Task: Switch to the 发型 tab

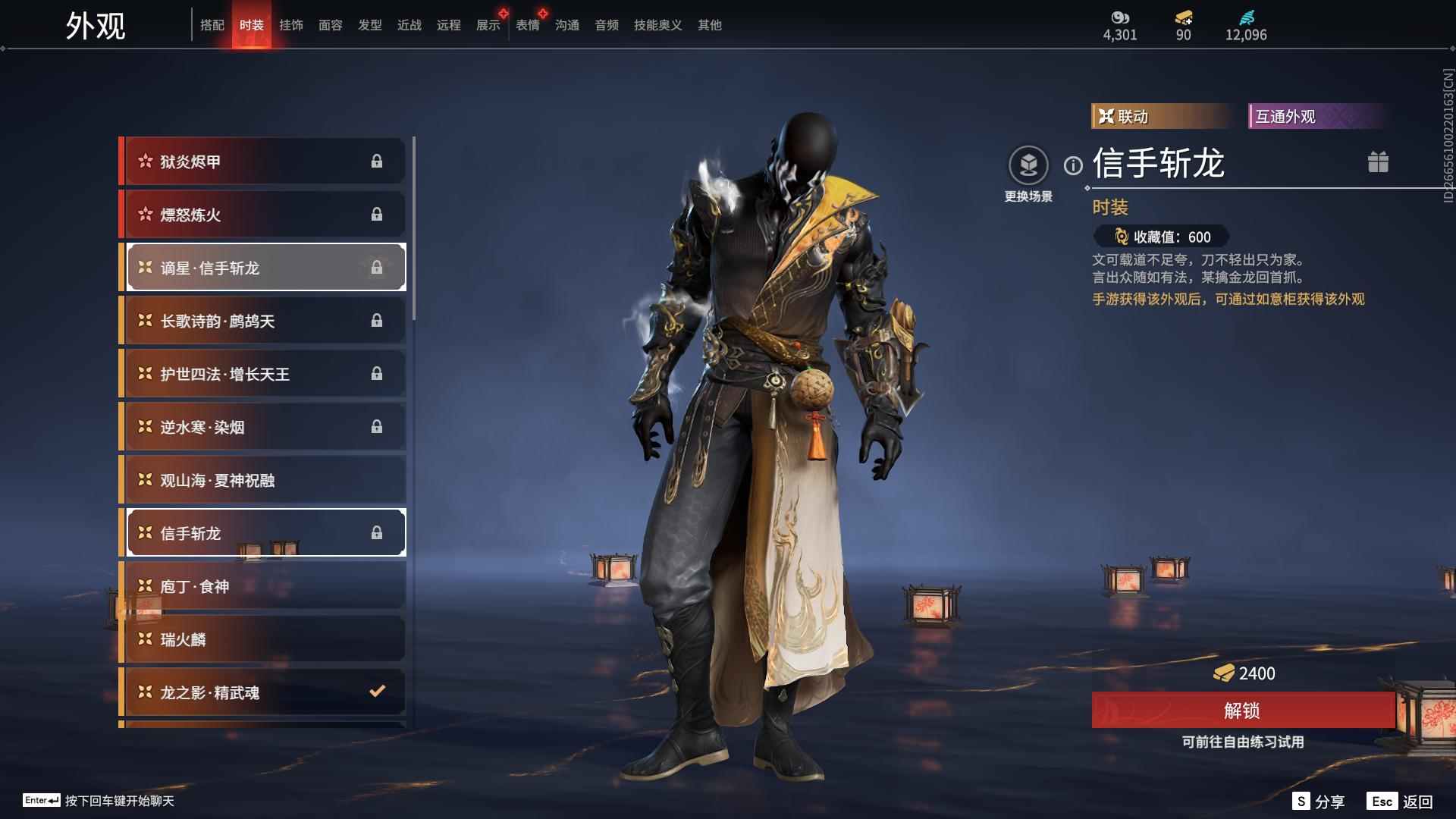Action: (x=369, y=25)
